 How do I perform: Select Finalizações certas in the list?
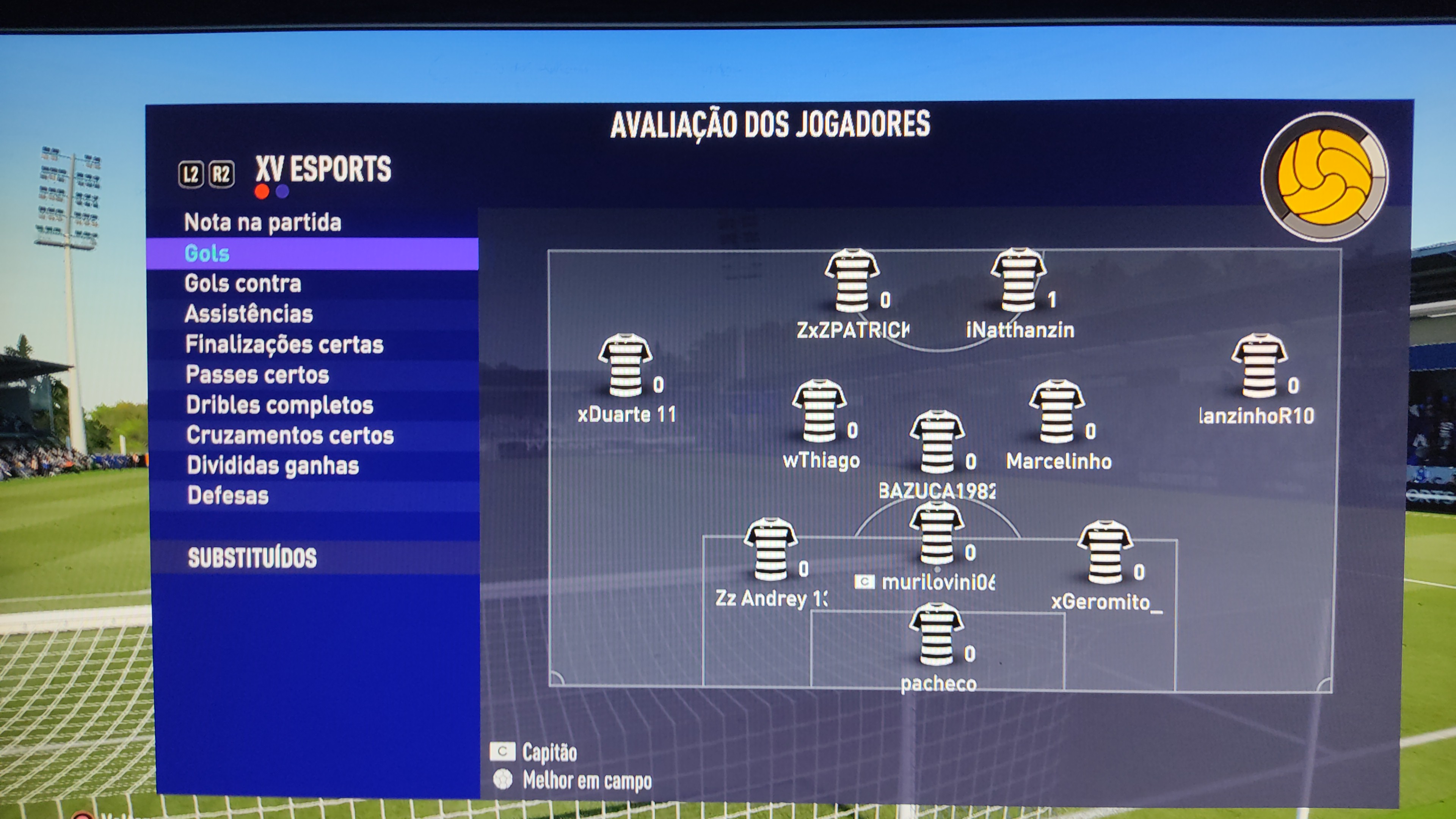point(284,344)
